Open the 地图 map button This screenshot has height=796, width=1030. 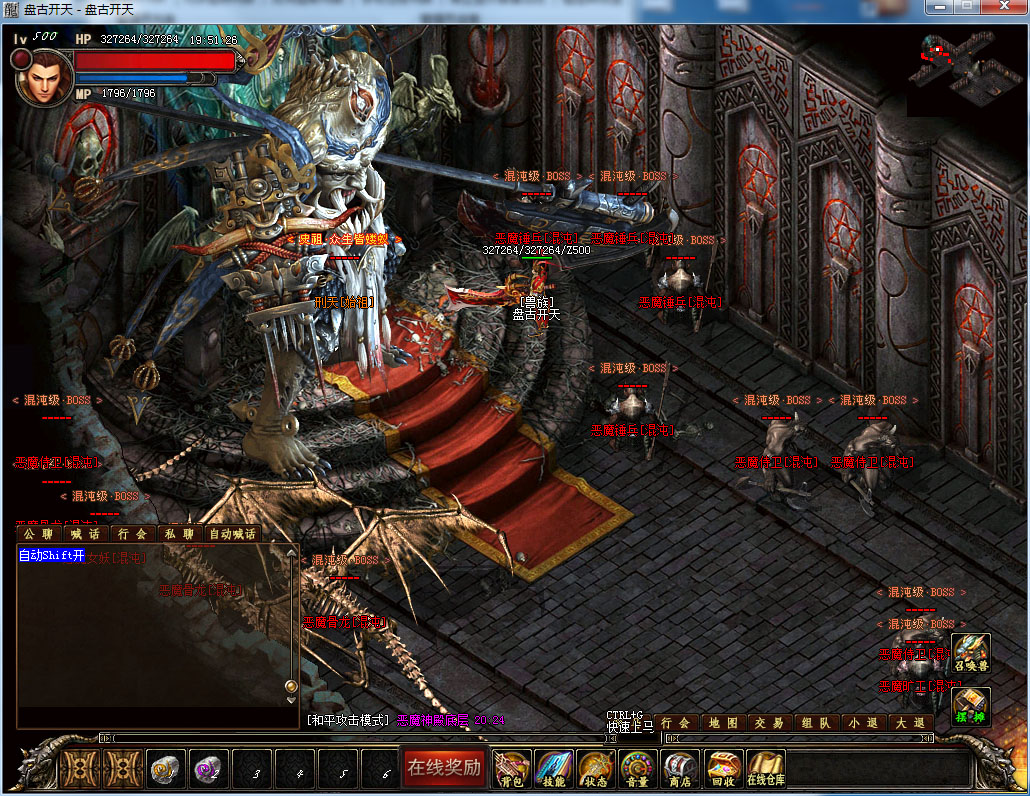click(723, 722)
